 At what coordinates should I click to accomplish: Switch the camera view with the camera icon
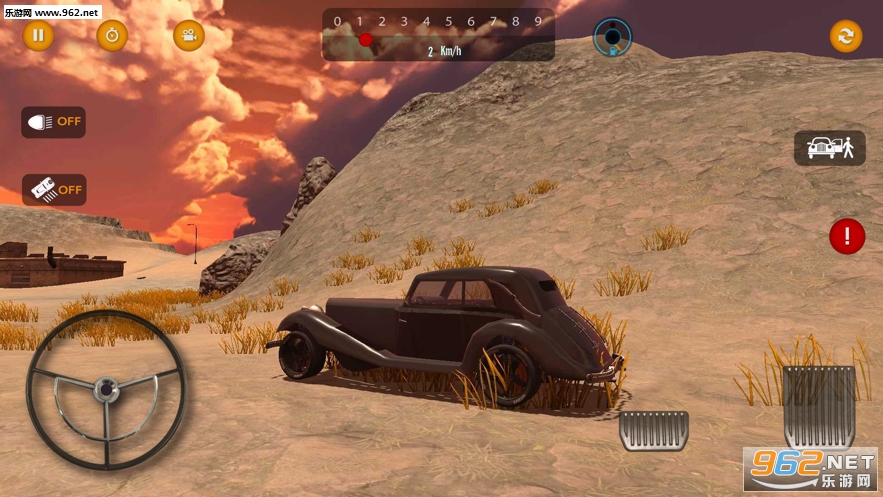pyautogui.click(x=188, y=36)
